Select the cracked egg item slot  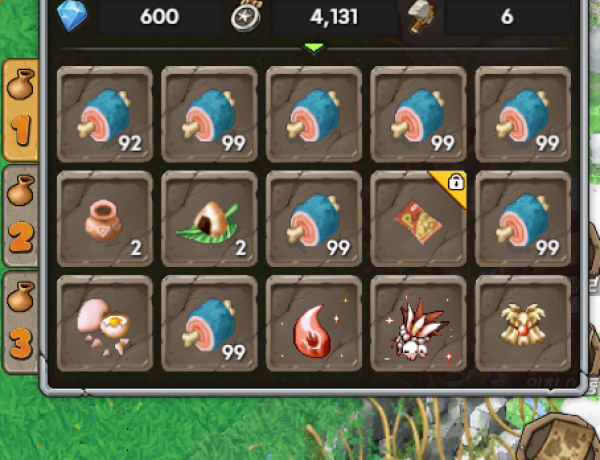point(106,324)
